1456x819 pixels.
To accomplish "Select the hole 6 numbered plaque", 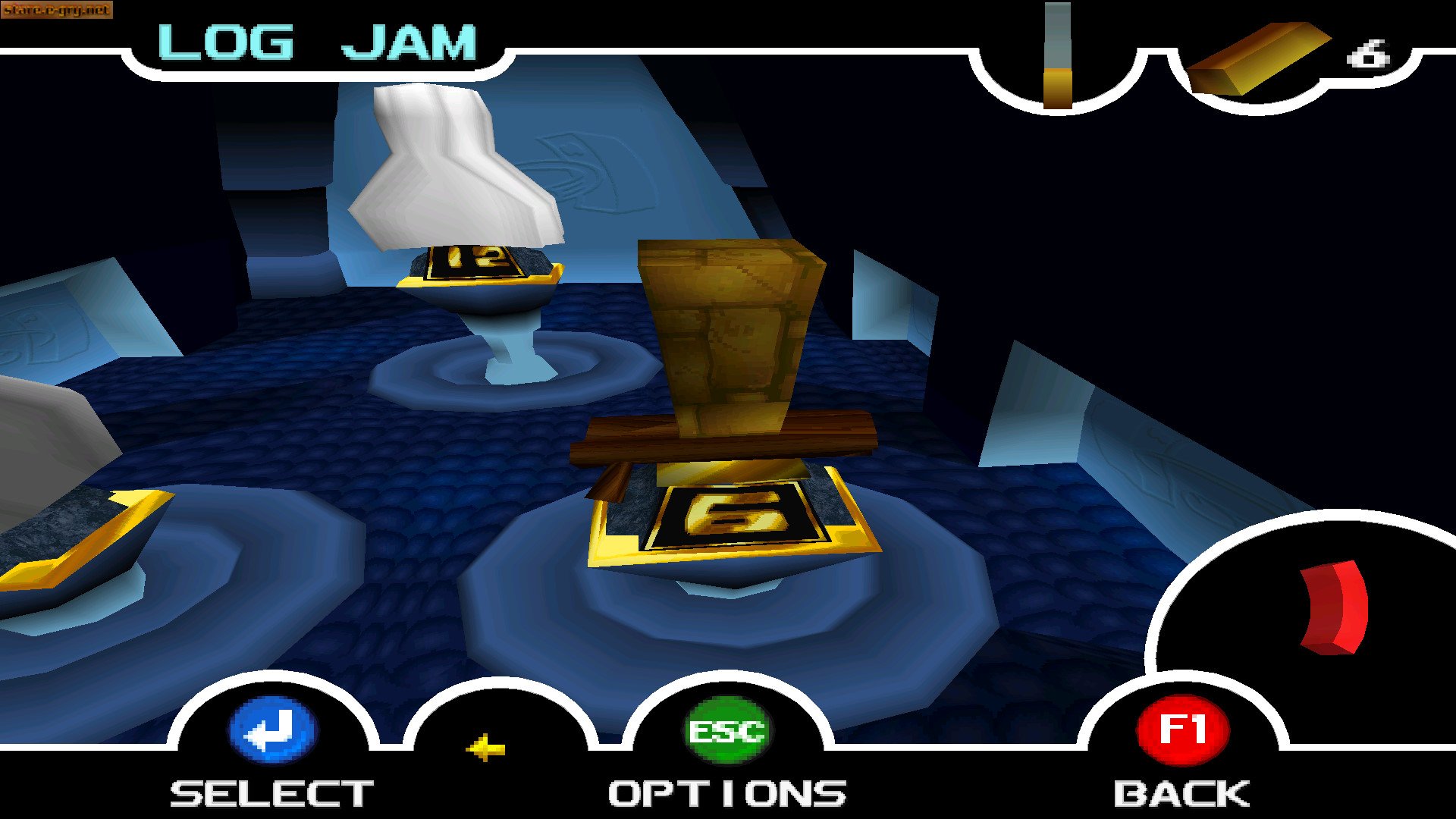I will click(x=730, y=516).
